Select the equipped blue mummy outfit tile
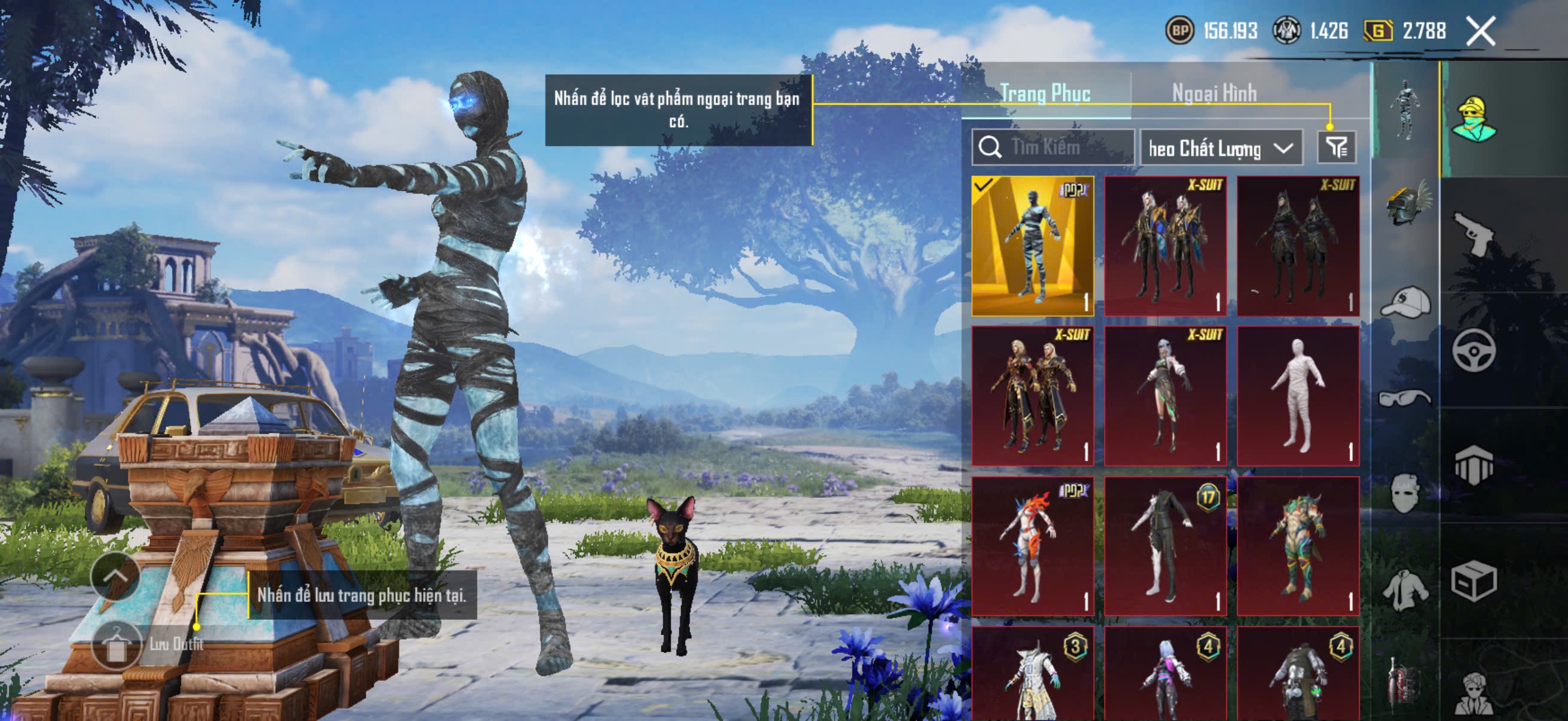 pyautogui.click(x=1032, y=246)
